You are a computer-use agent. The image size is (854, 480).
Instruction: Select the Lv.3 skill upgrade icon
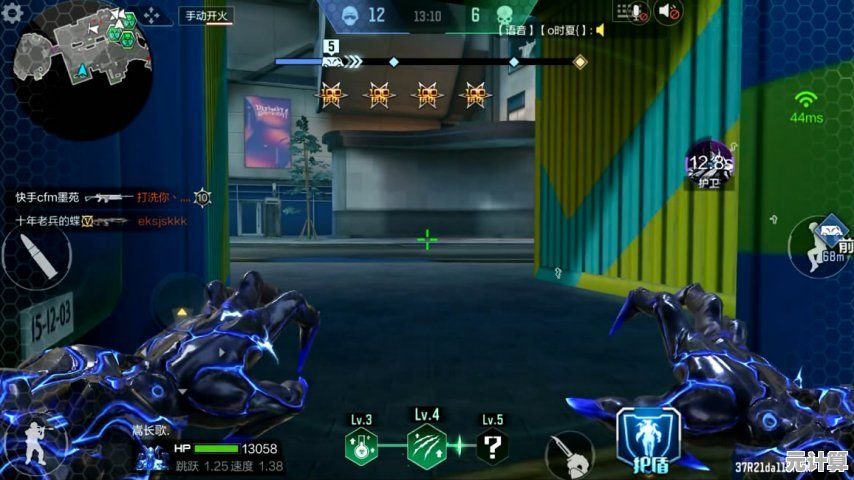[x=361, y=446]
